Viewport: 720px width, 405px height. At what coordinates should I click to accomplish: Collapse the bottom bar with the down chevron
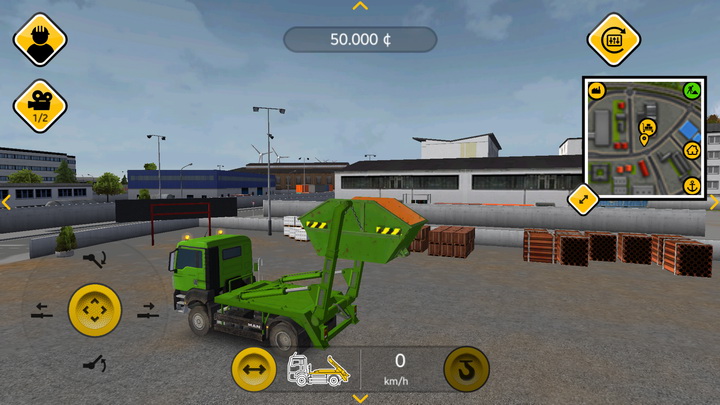click(x=360, y=398)
